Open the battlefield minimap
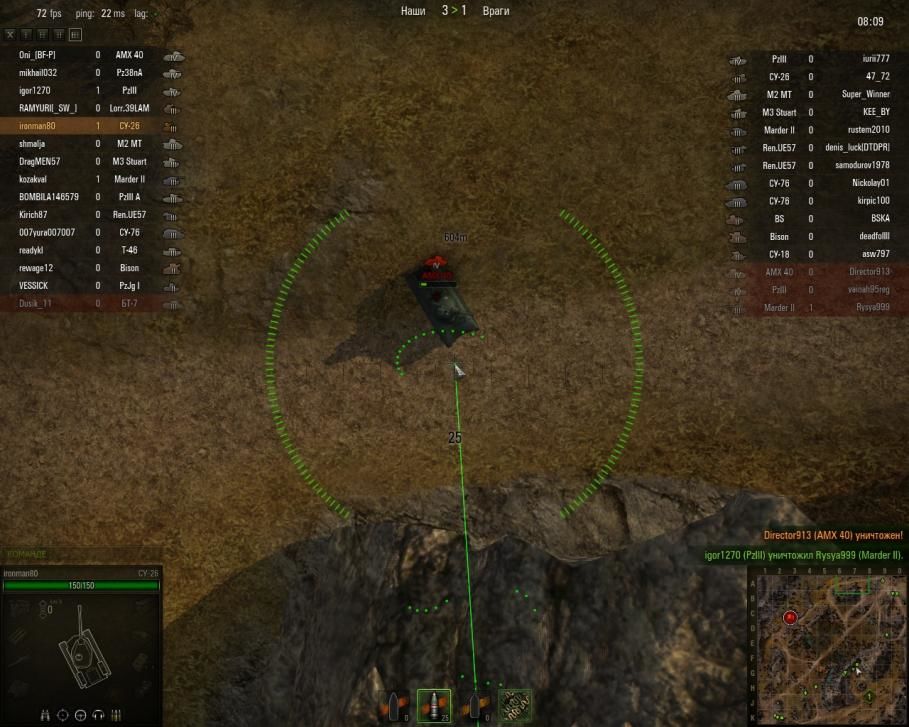909x727 pixels. 826,646
